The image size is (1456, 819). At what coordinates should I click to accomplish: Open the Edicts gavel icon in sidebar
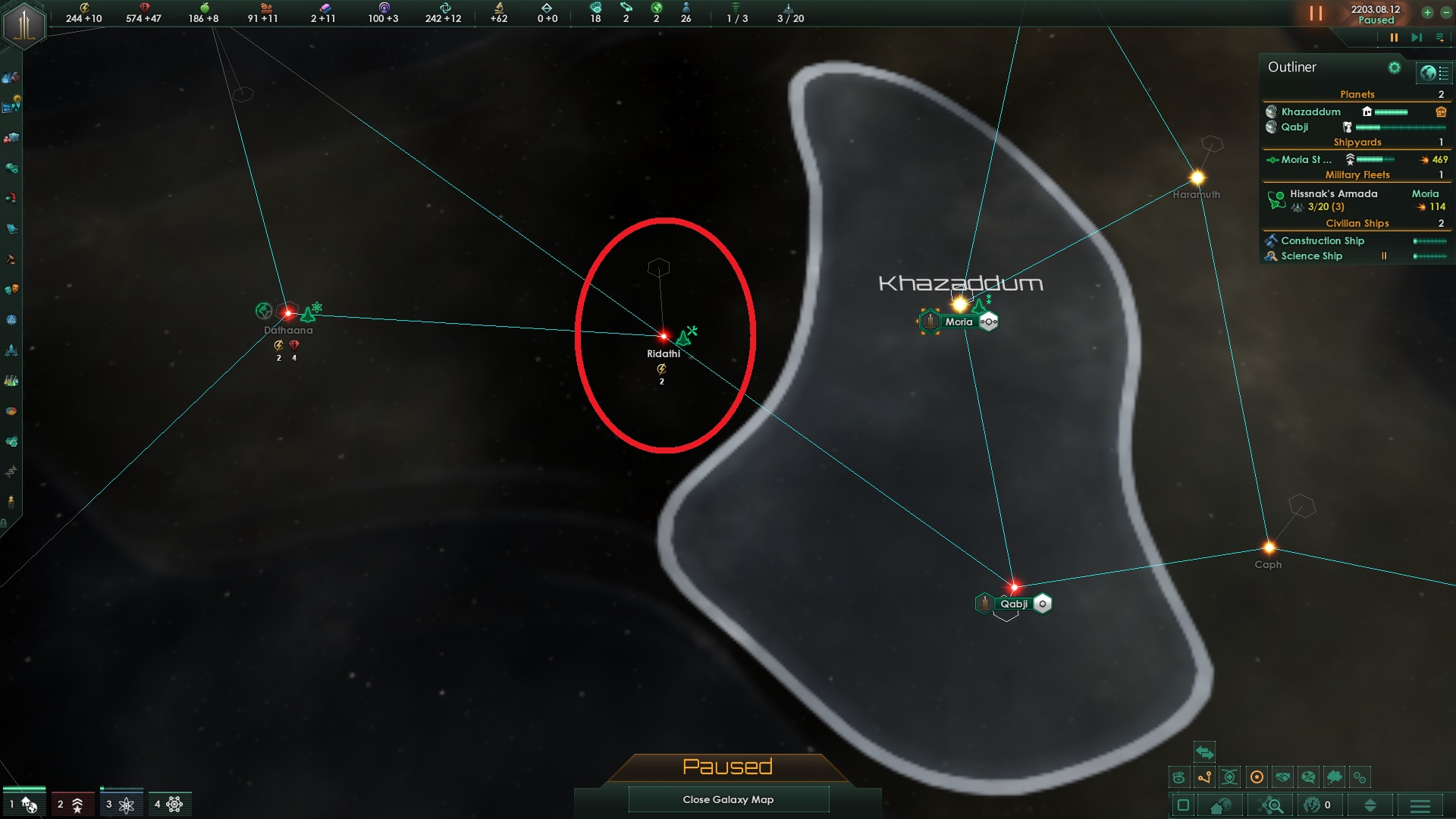[x=11, y=260]
